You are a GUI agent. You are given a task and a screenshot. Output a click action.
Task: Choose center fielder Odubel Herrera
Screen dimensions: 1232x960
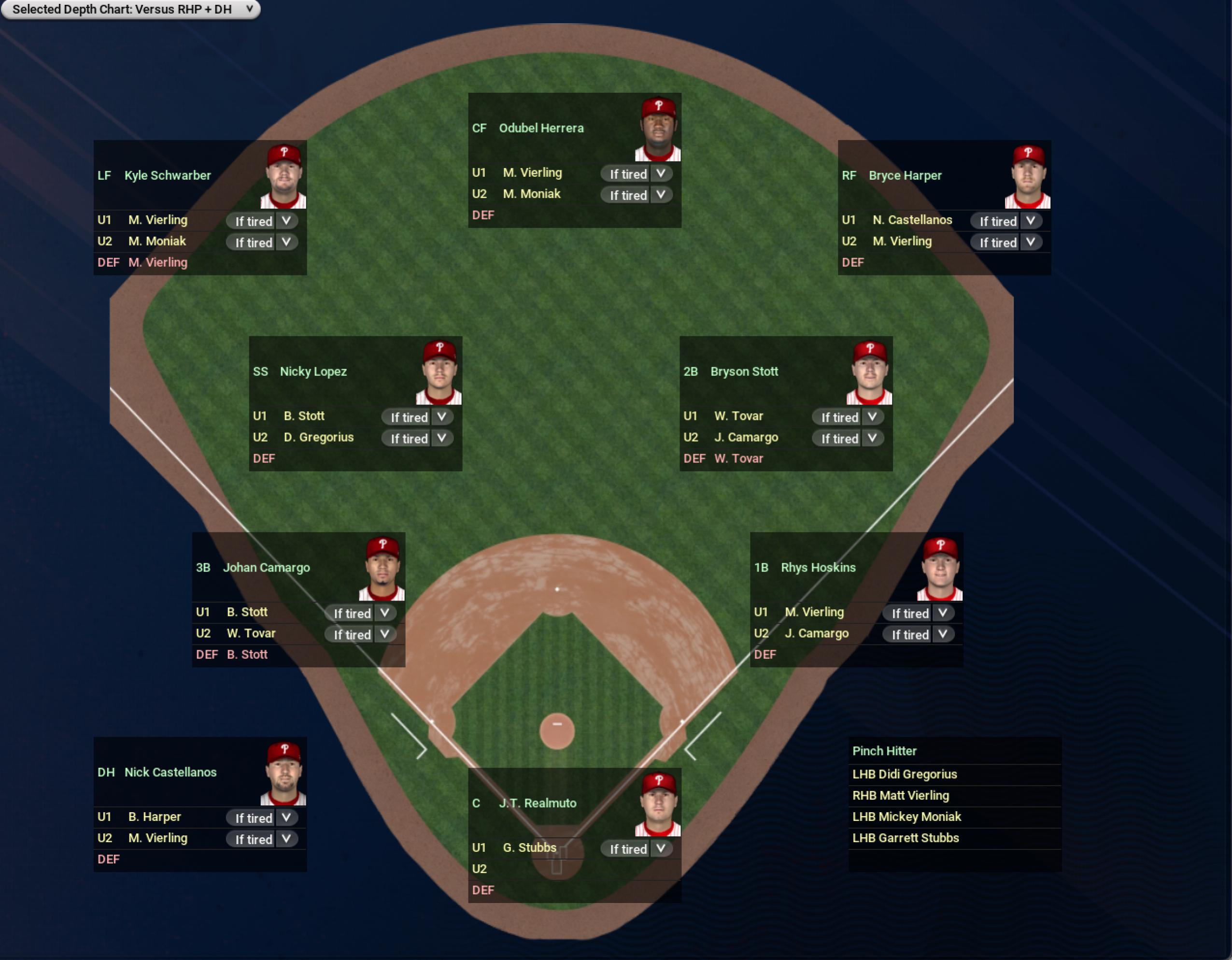pos(541,128)
